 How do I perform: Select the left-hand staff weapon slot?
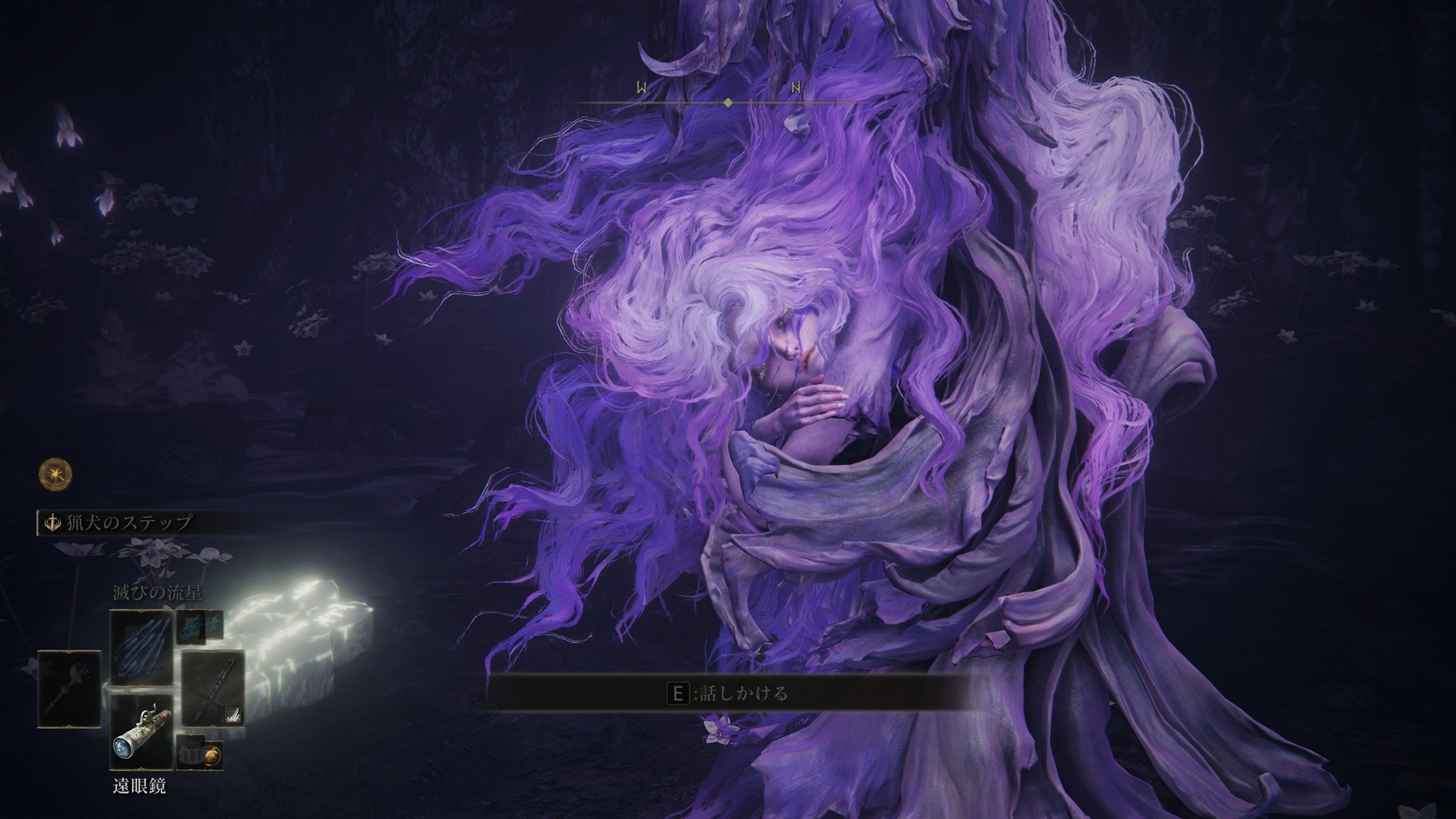pyautogui.click(x=69, y=689)
